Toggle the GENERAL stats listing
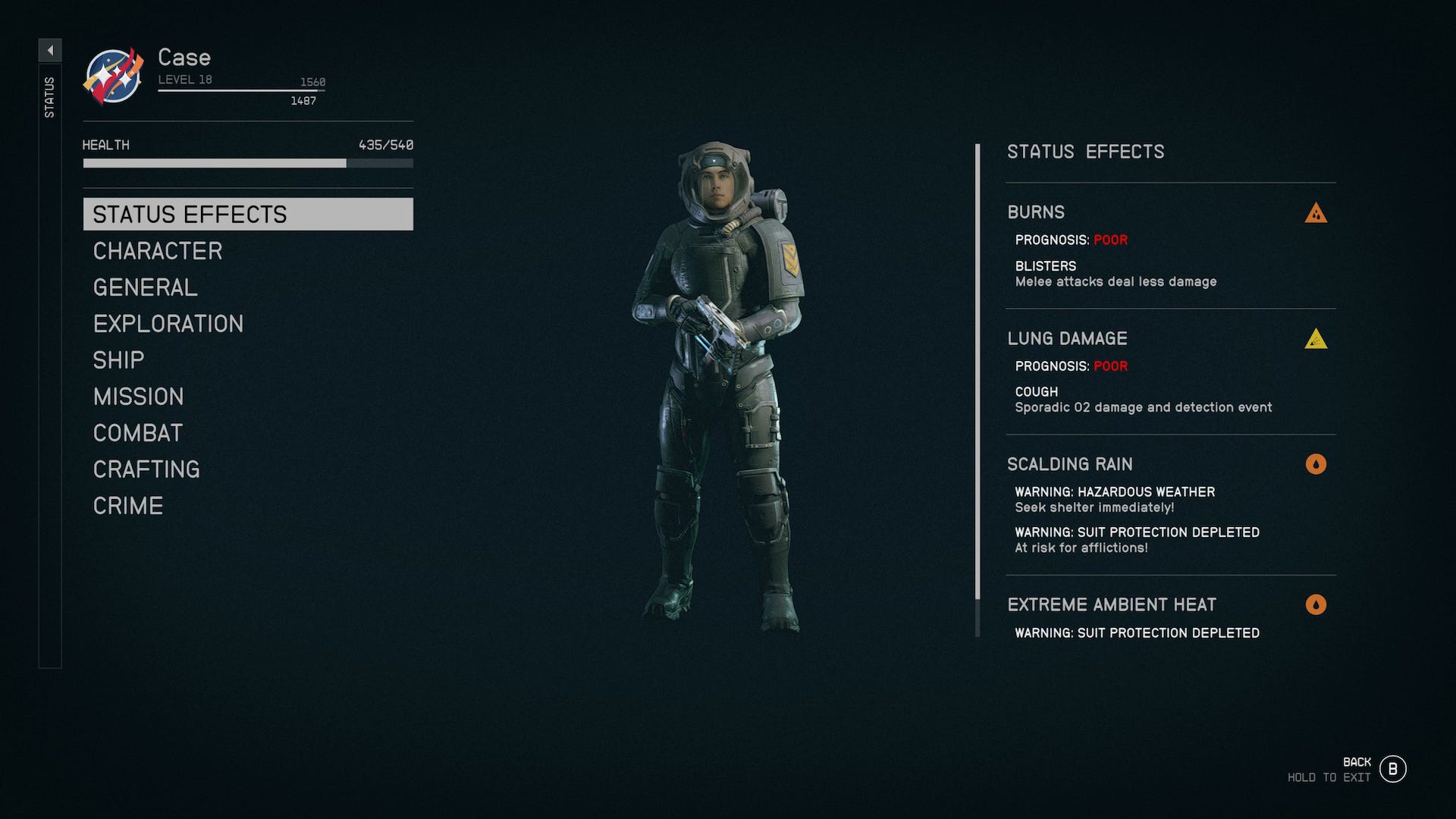Image resolution: width=1456 pixels, height=819 pixels. [x=144, y=287]
